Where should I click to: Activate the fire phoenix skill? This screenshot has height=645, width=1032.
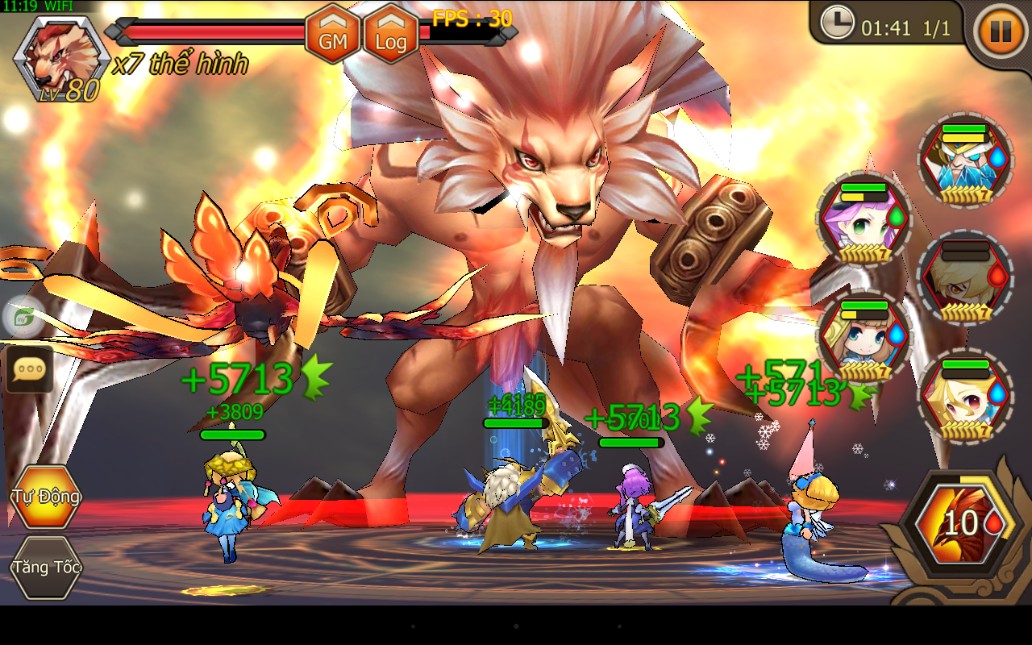(959, 526)
